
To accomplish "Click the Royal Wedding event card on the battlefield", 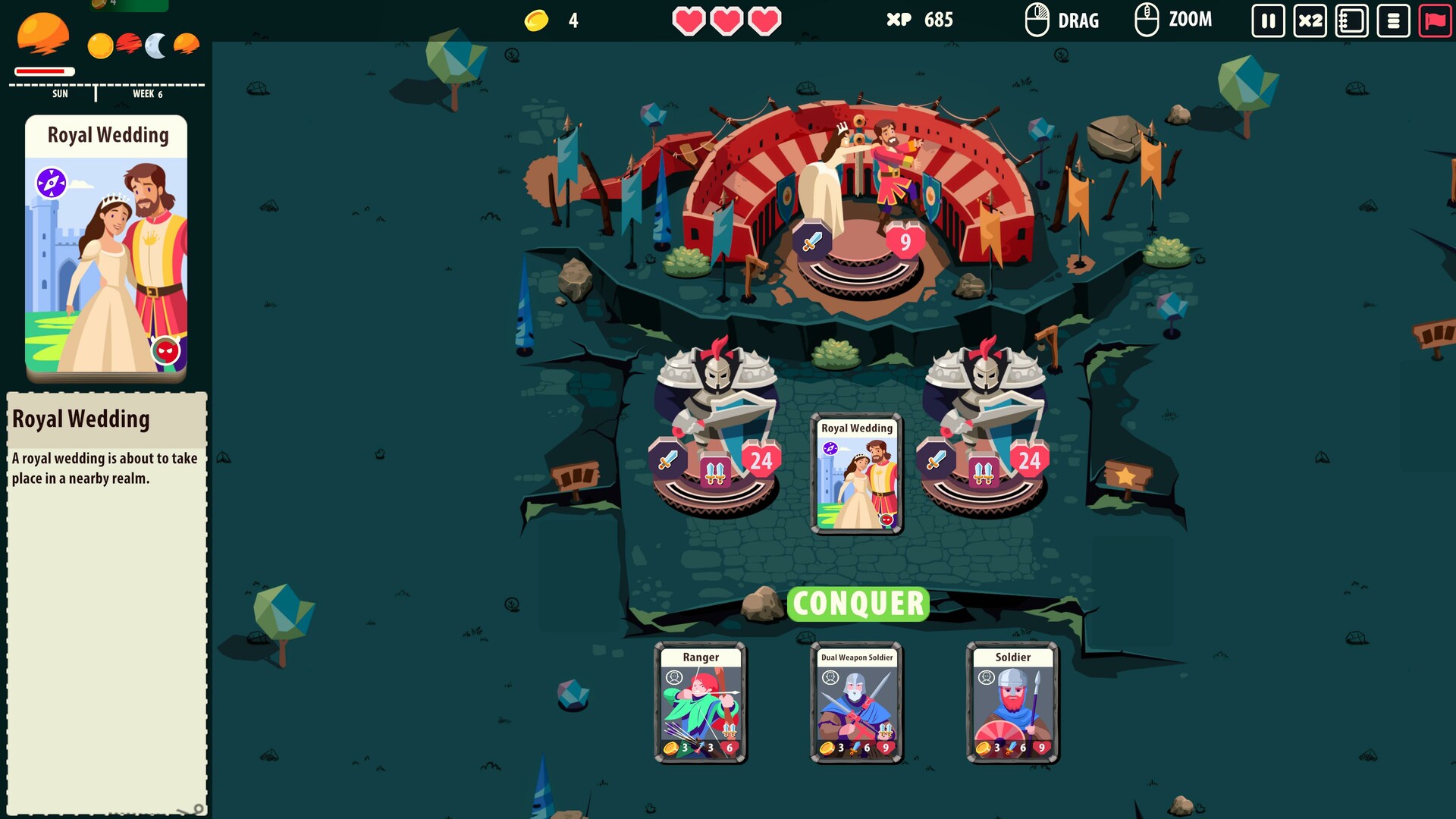I will pos(857,475).
